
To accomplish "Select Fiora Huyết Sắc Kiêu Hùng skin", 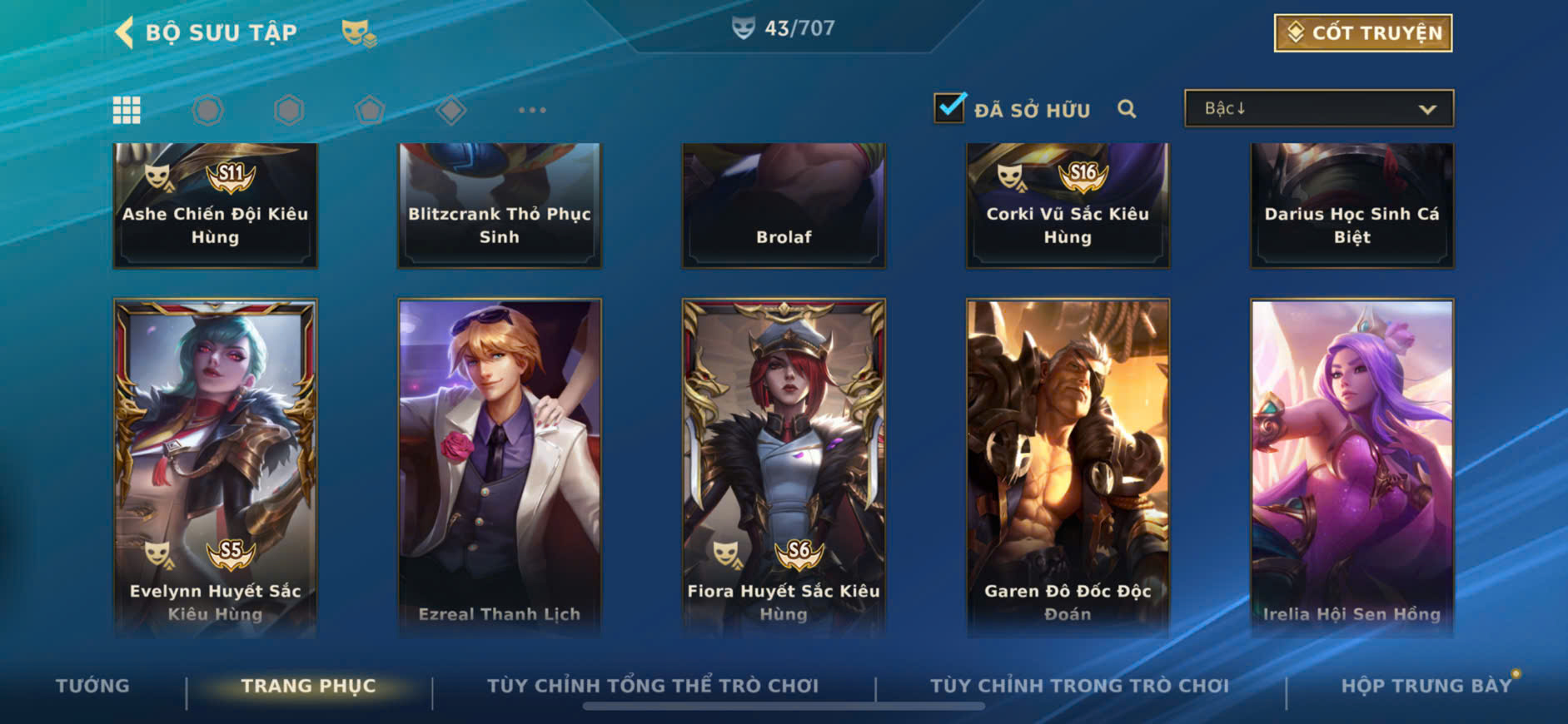I will coord(784,466).
